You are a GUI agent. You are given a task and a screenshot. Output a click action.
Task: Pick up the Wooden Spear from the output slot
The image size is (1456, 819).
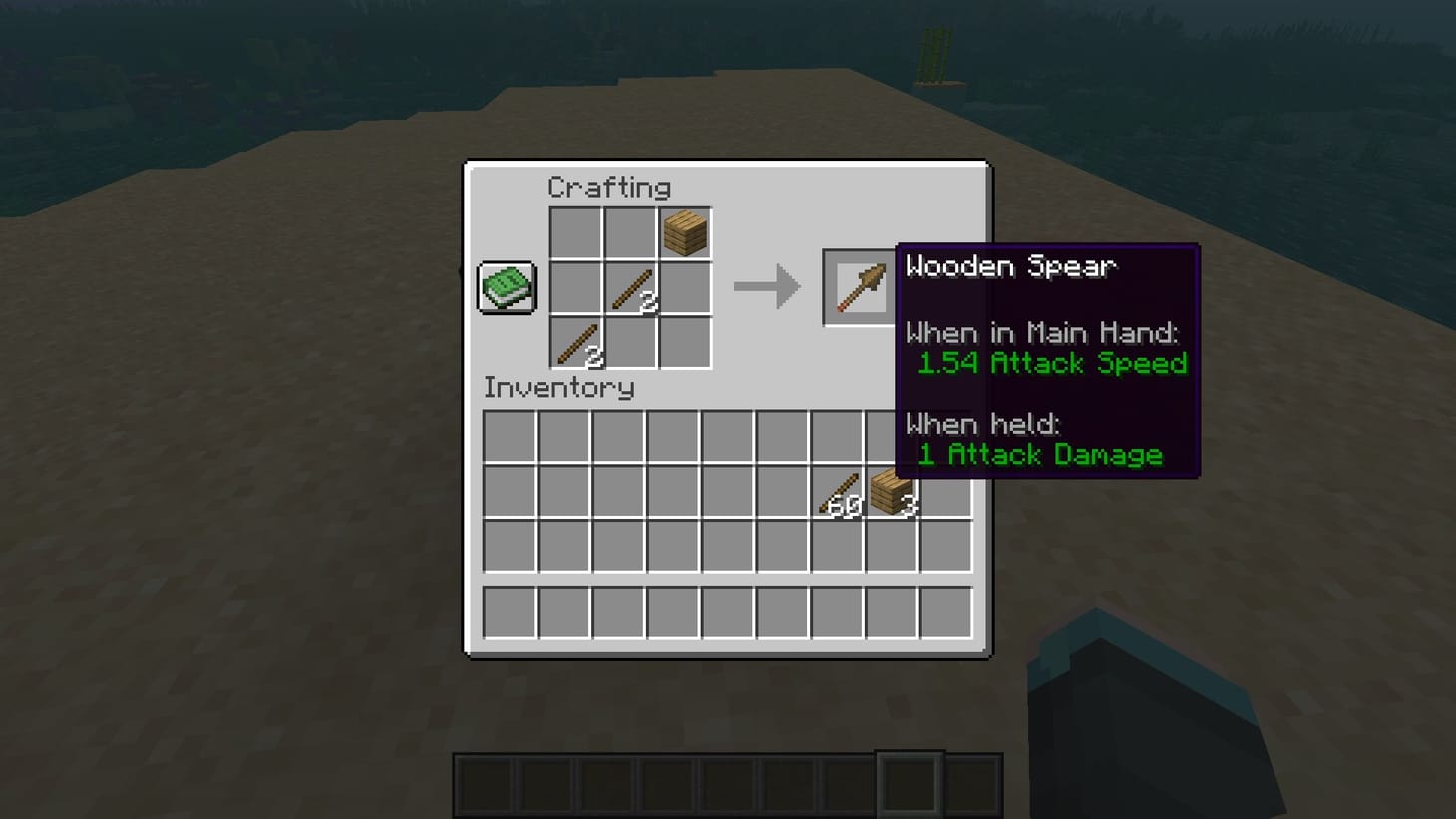(859, 286)
